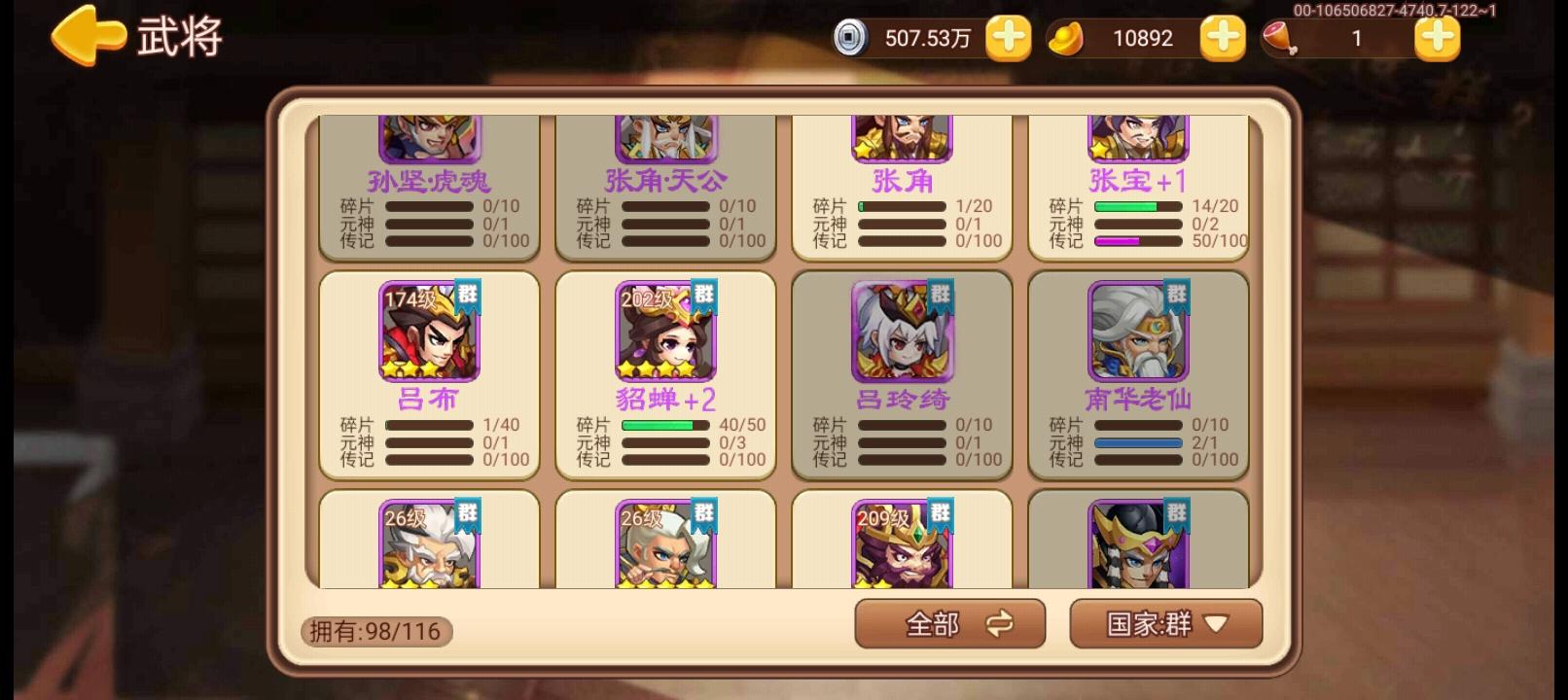Tap the meat resource icon
The width and height of the screenshot is (1568, 700).
click(x=1284, y=39)
